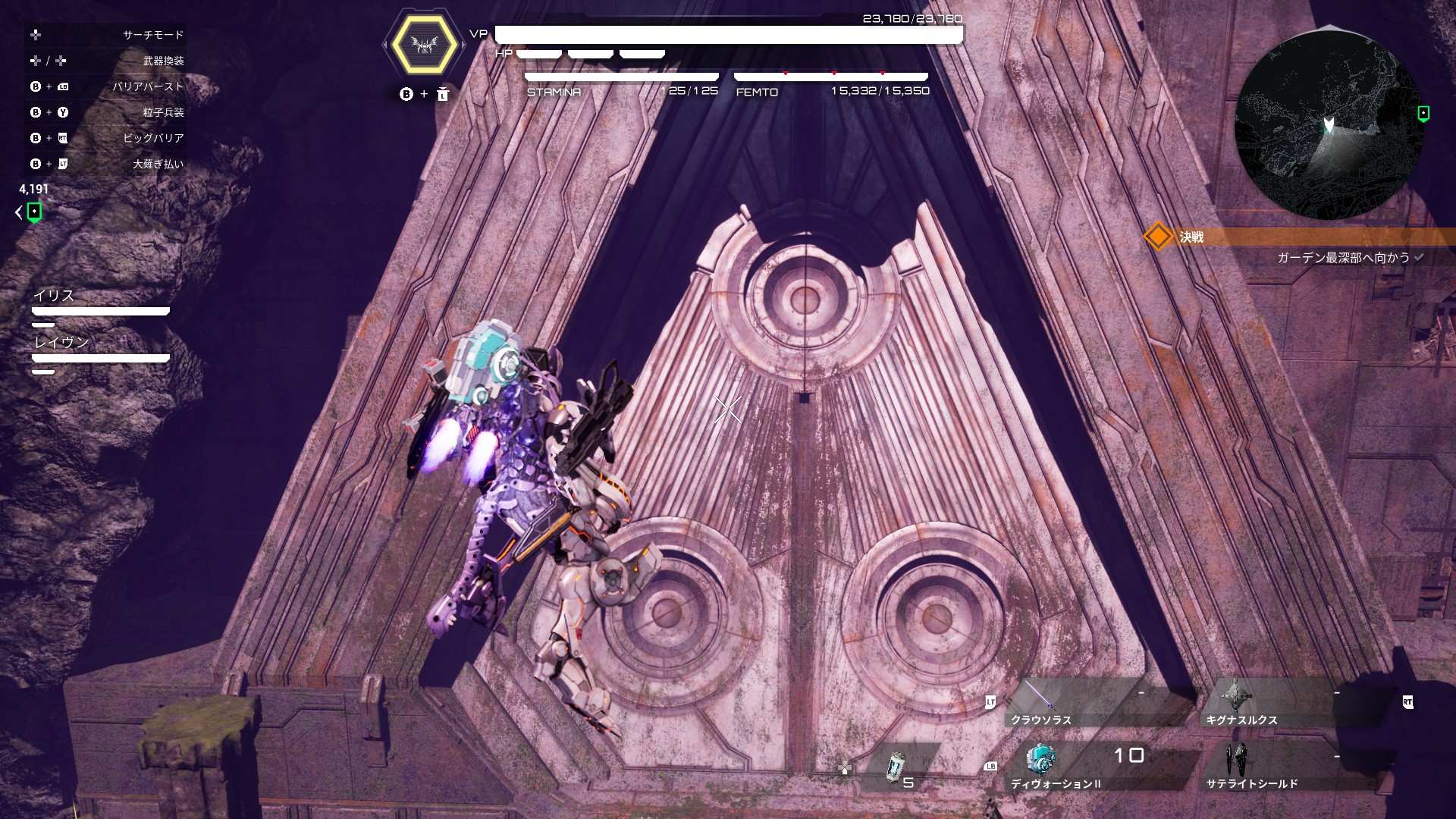Screen dimensions: 1456x819
Task: Click the yellow hexagon emblem icon
Action: coord(425,45)
